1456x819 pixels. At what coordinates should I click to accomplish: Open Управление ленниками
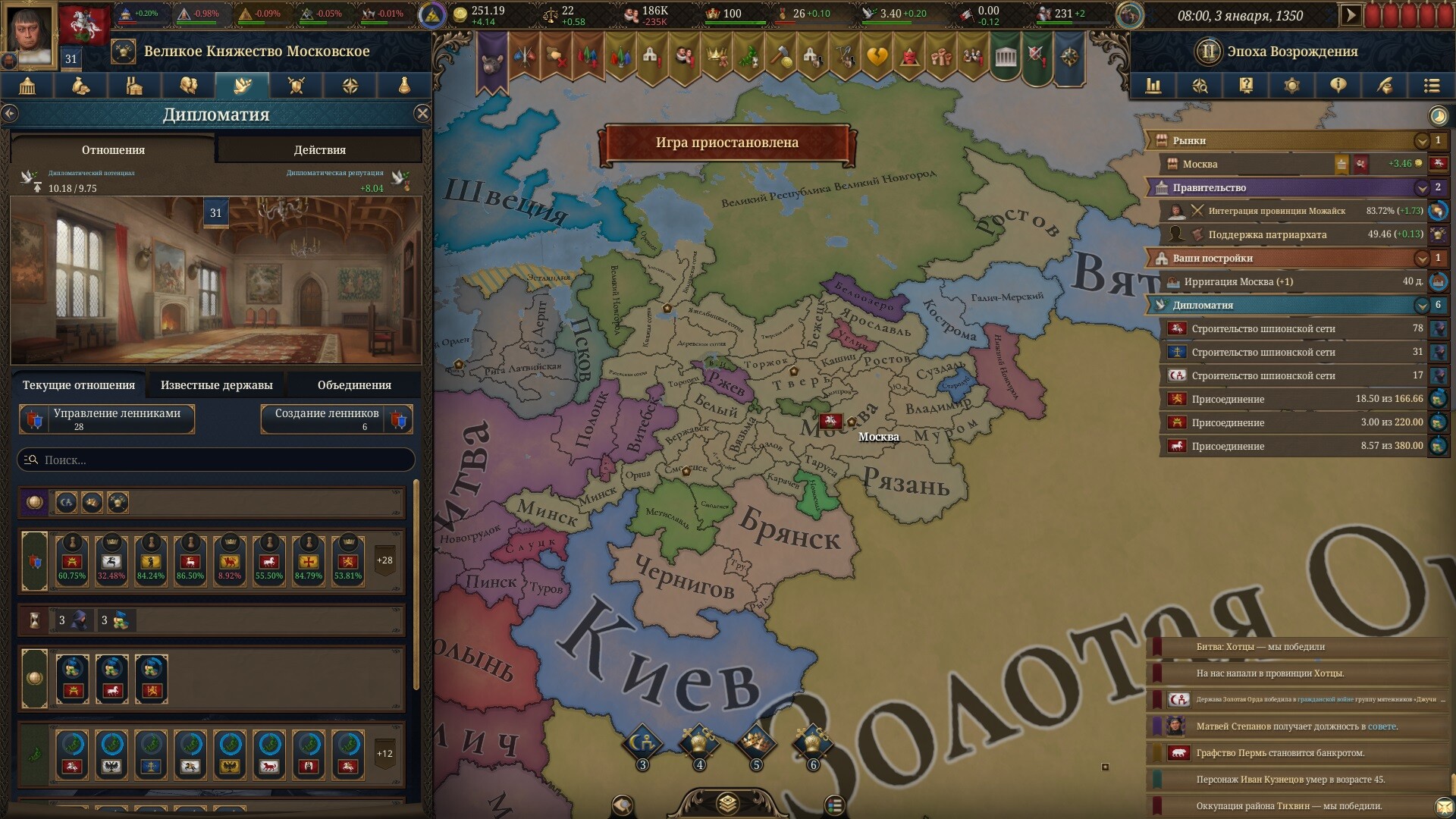click(x=107, y=419)
